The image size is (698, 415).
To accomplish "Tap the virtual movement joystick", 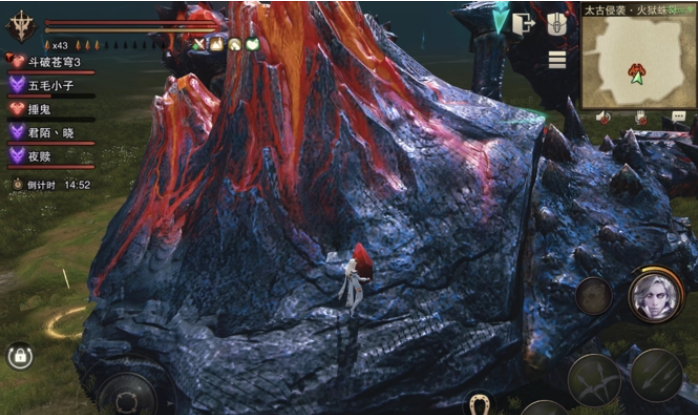I will point(127,394).
